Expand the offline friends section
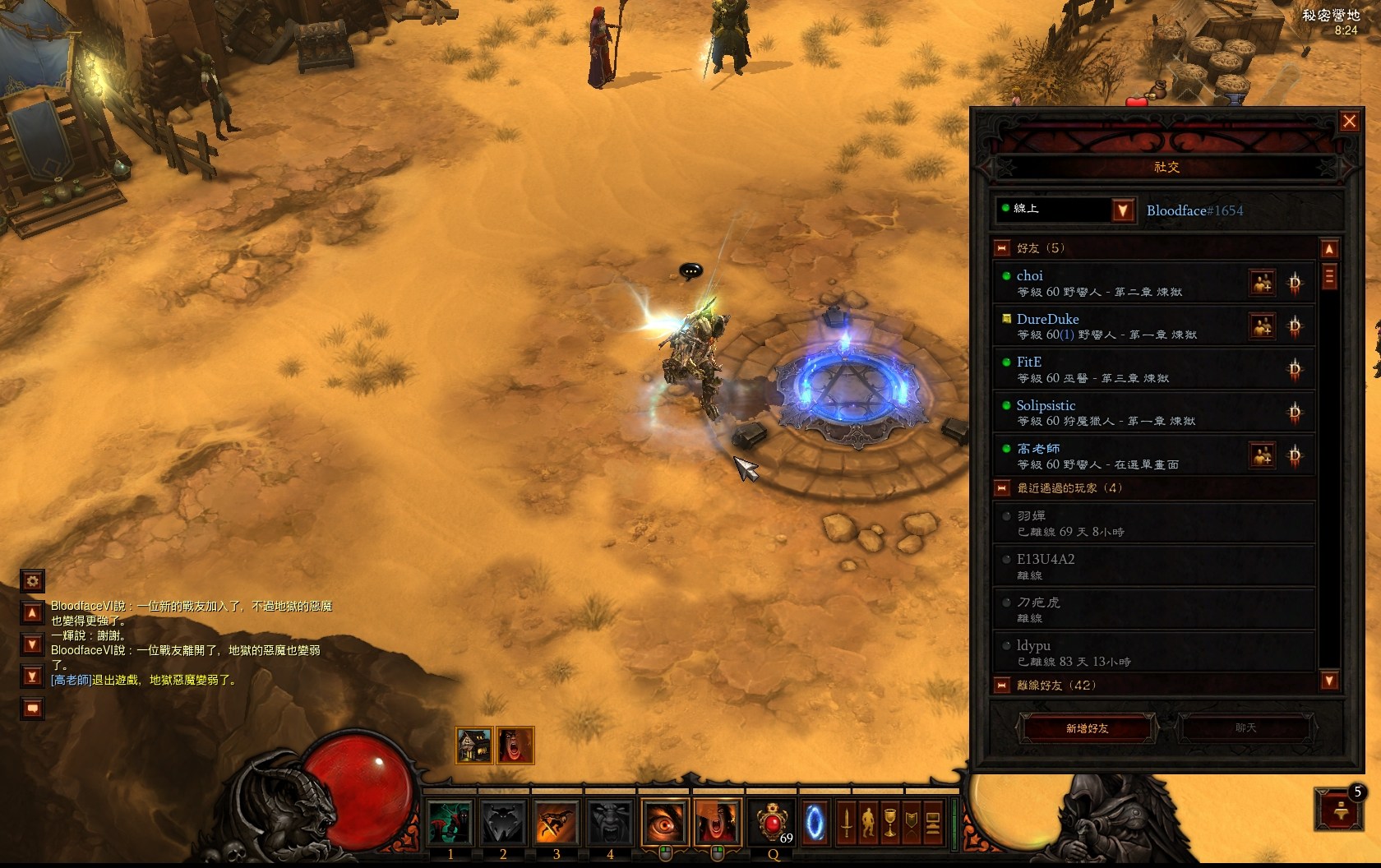The image size is (1381, 868). pos(1002,685)
